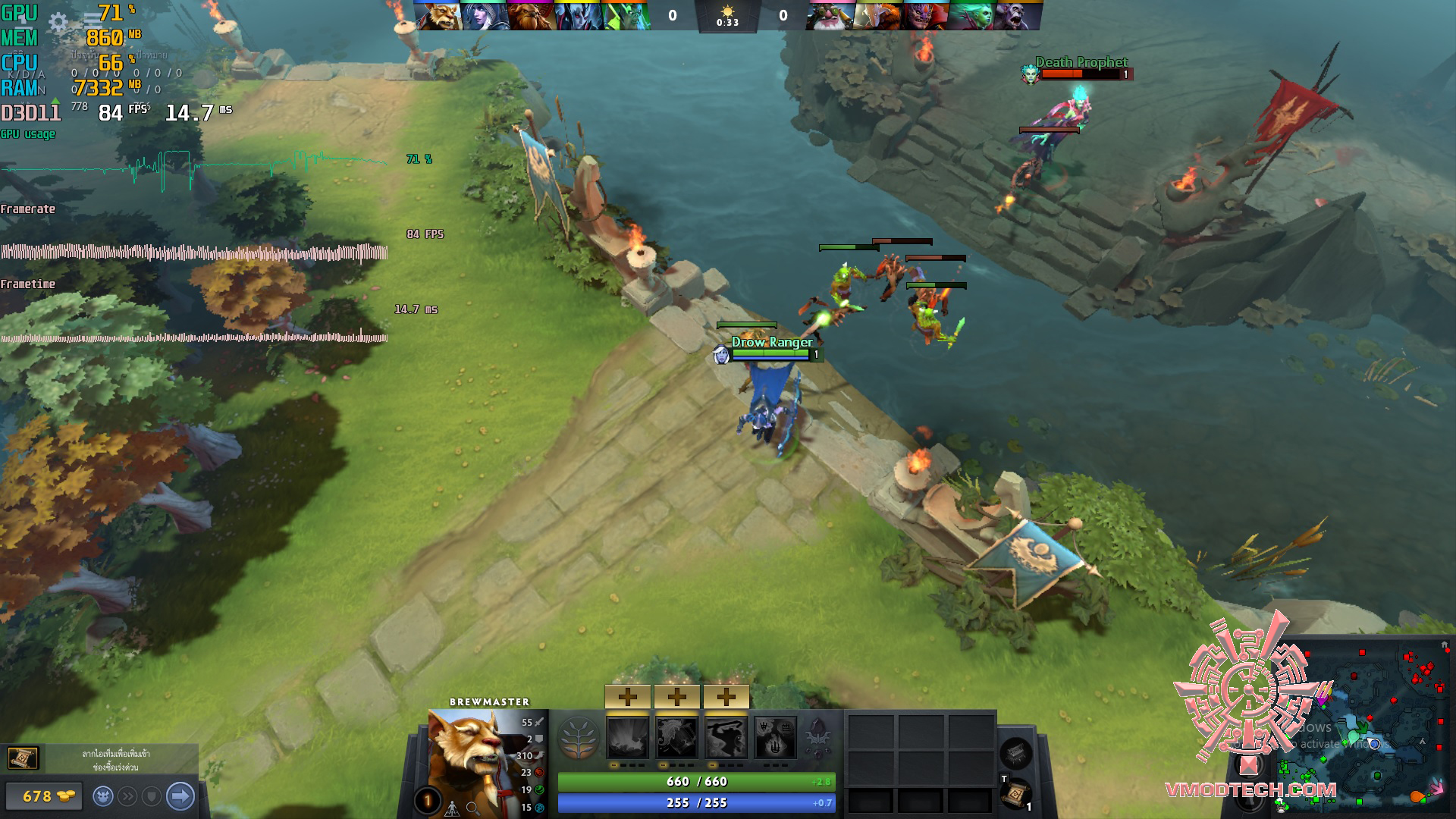The height and width of the screenshot is (819, 1456).
Task: Click the courier select button
Action: [103, 796]
